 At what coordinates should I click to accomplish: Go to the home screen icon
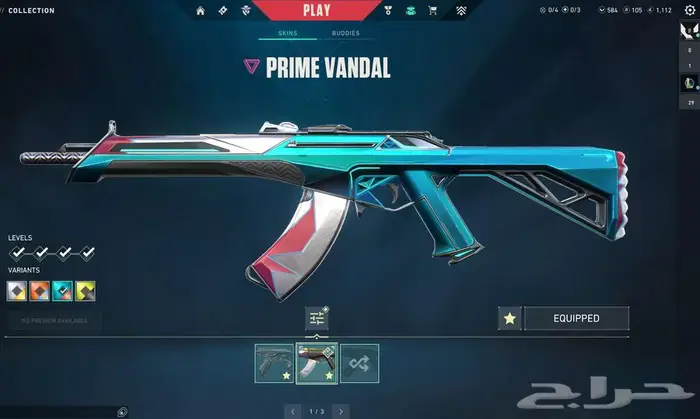(x=200, y=11)
